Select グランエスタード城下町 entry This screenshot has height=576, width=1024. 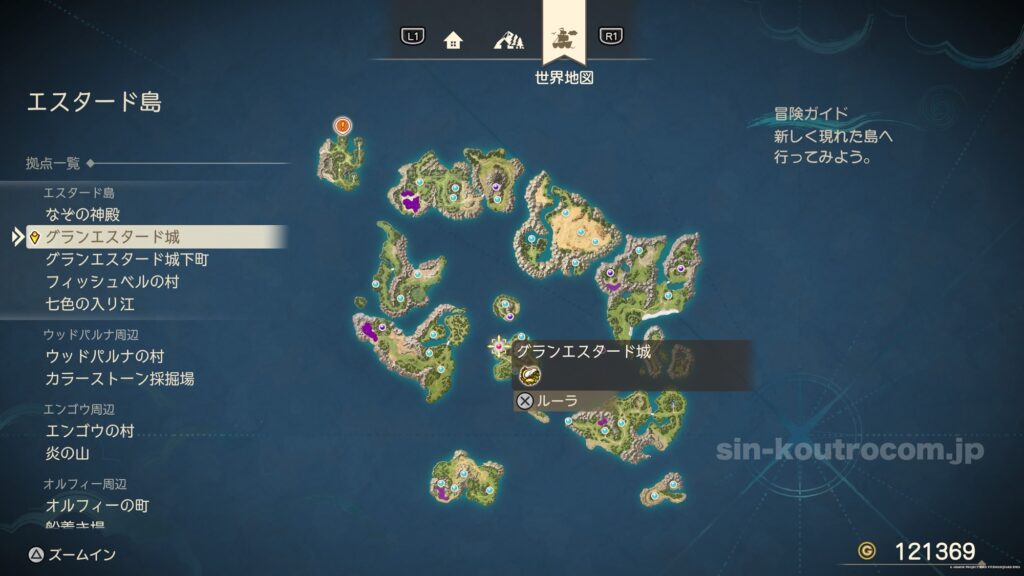click(127, 260)
